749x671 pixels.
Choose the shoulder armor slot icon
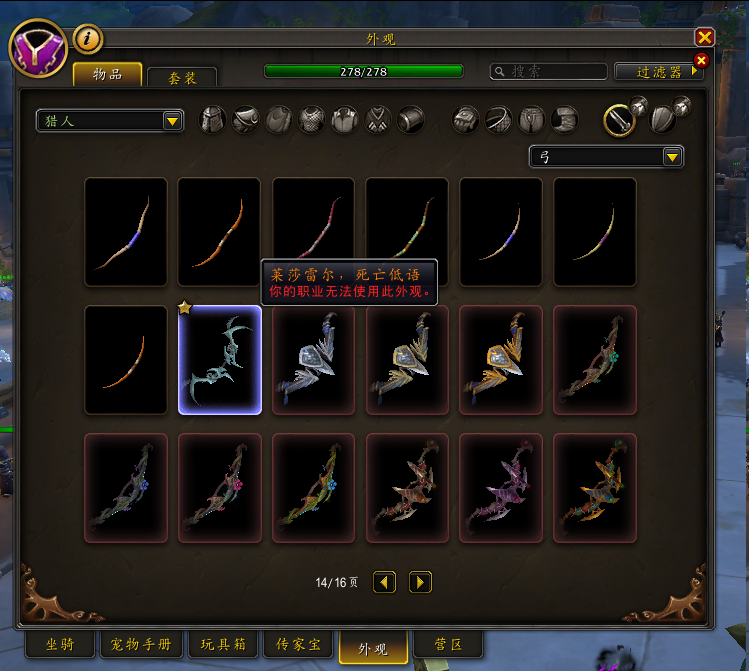246,120
